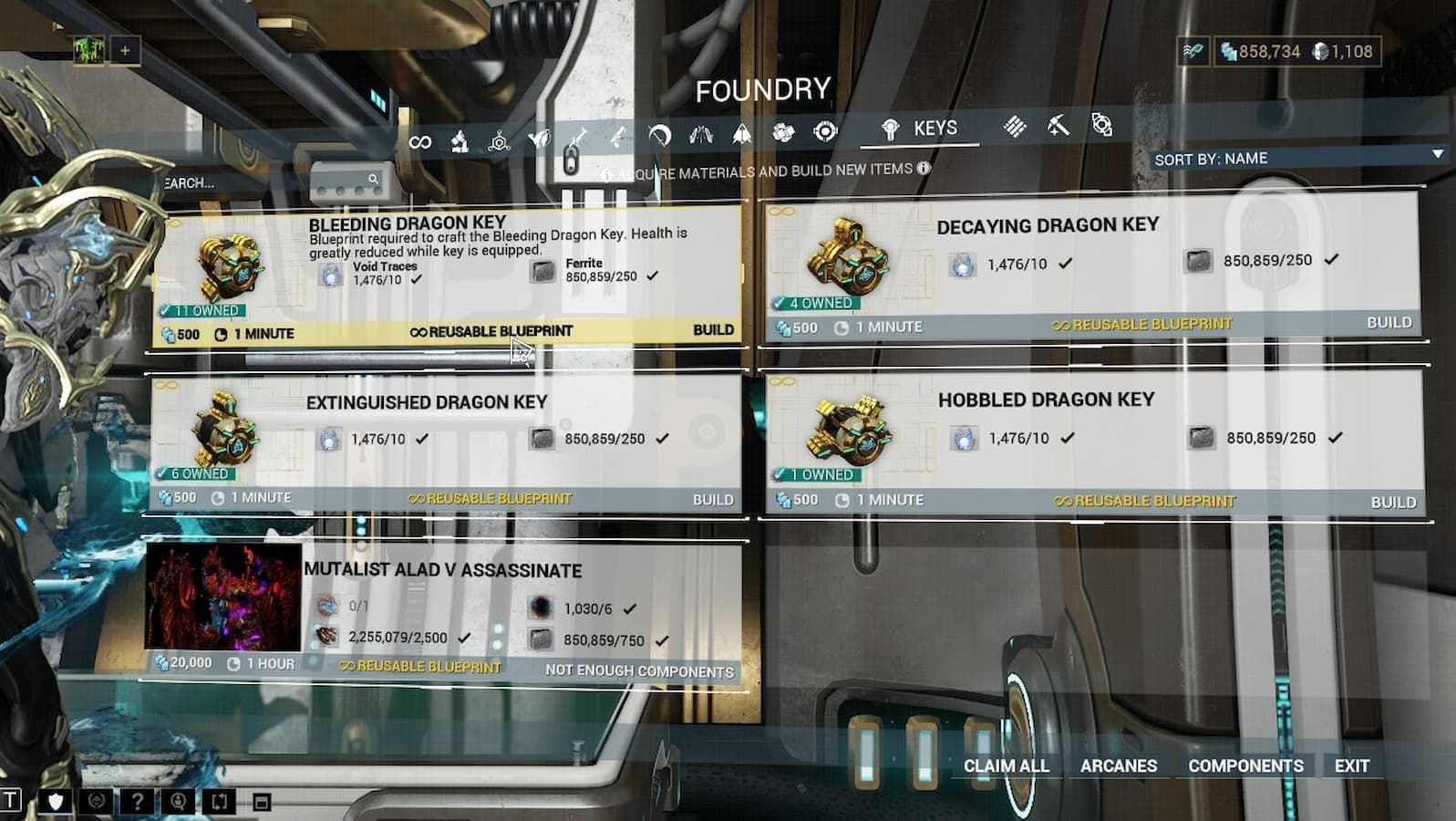Open the question mark help icon
This screenshot has width=1456, height=821.
pyautogui.click(x=137, y=801)
